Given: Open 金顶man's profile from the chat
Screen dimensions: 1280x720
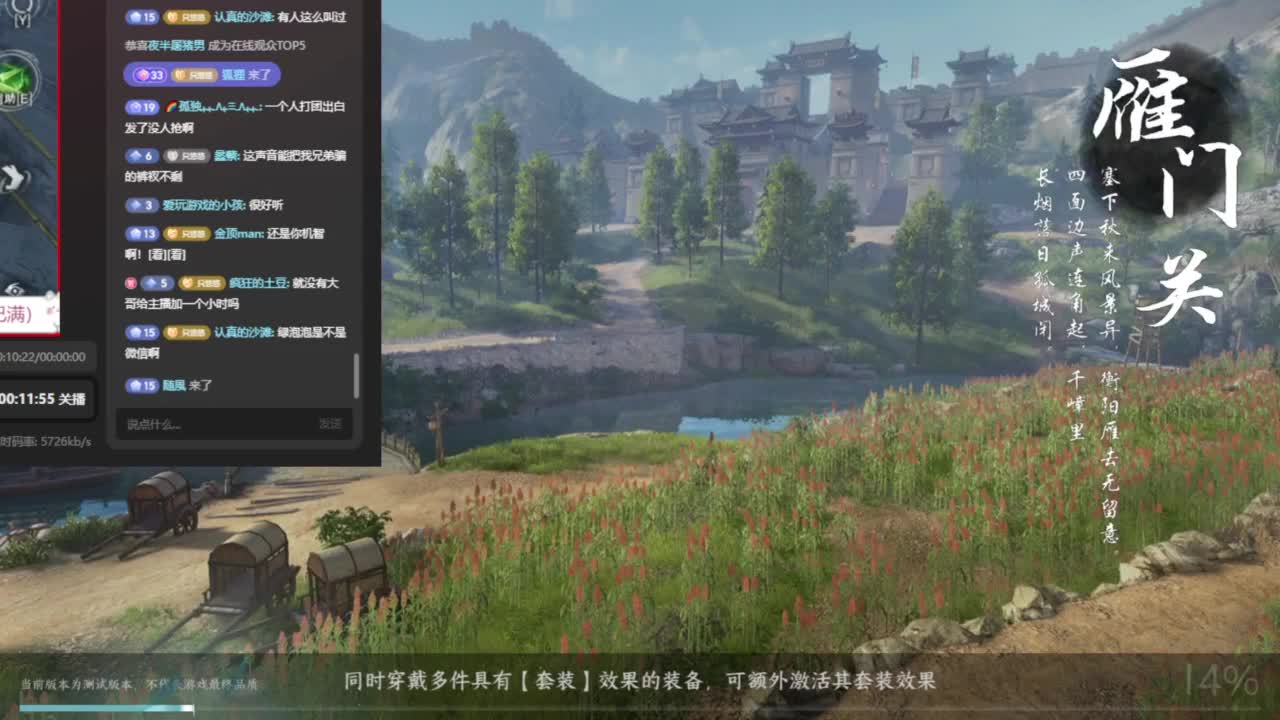Looking at the screenshot, I should tap(236, 235).
